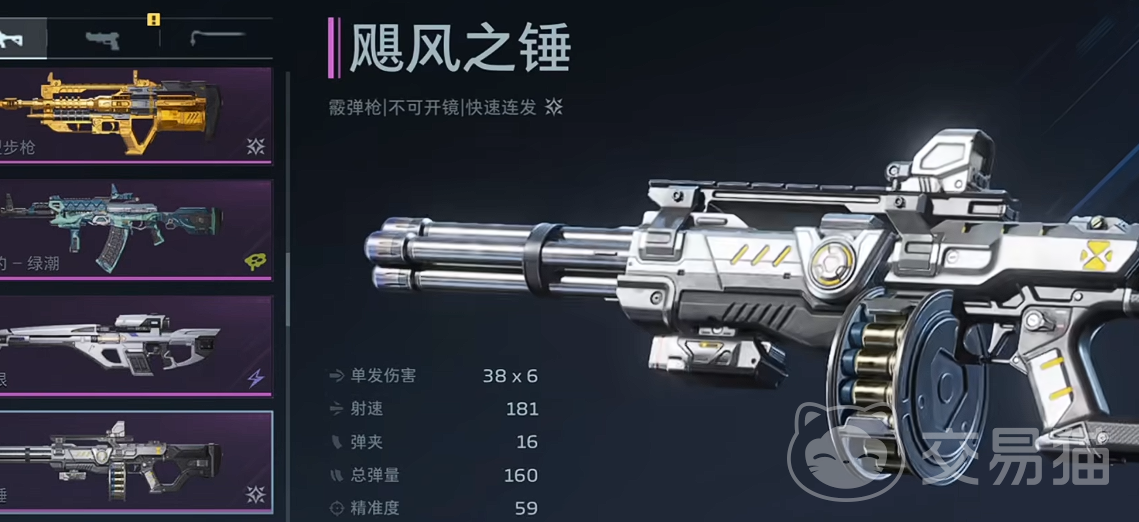Choose the teal 绿潮 rifle skin card
This screenshot has height=522, width=1139.
coord(135,228)
